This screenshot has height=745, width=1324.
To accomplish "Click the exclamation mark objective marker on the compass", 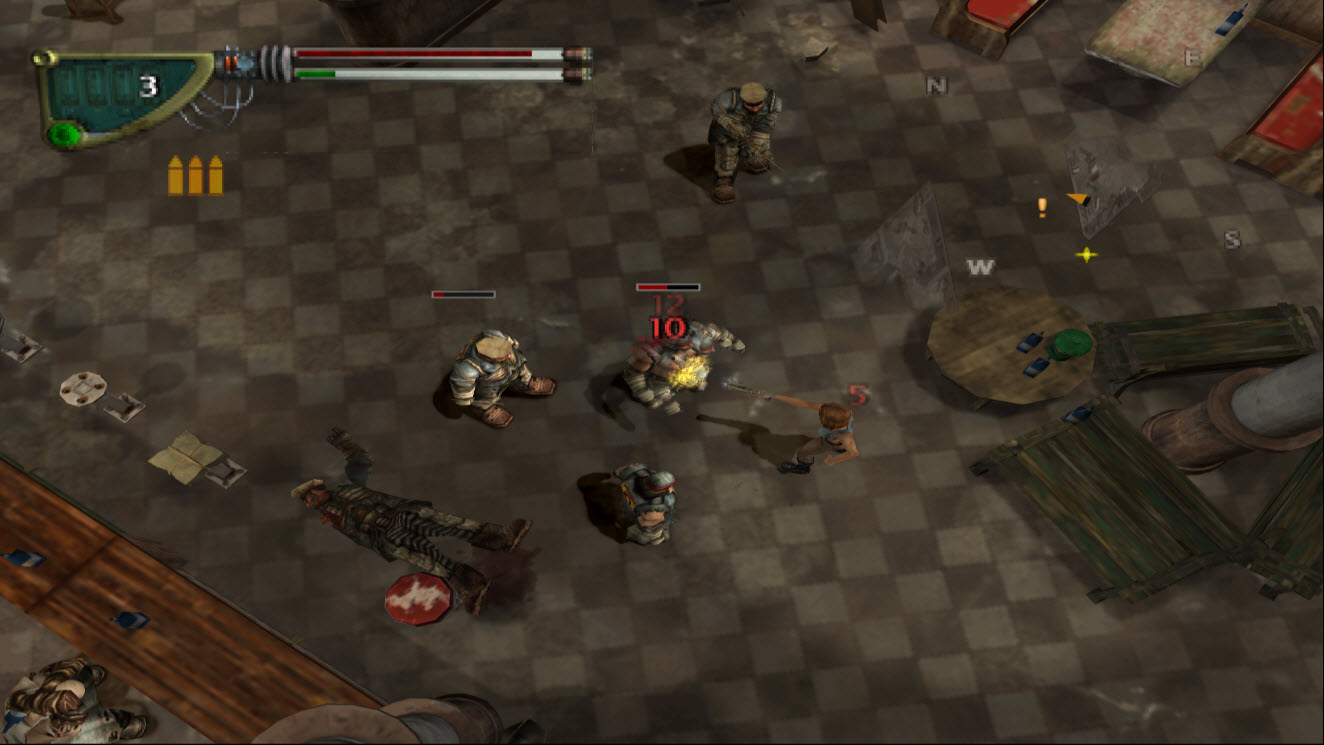I will 1042,207.
